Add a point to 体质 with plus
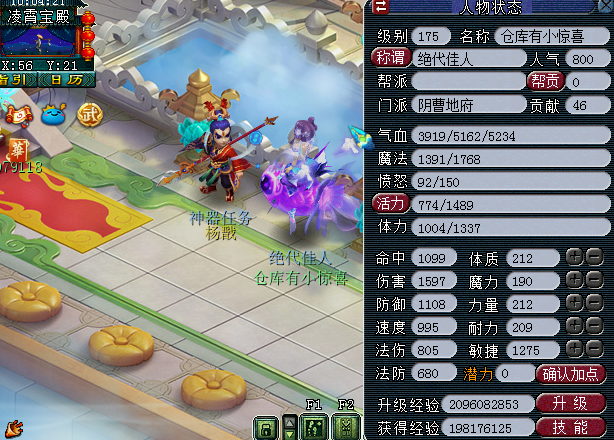This screenshot has width=614, height=440. [574, 257]
